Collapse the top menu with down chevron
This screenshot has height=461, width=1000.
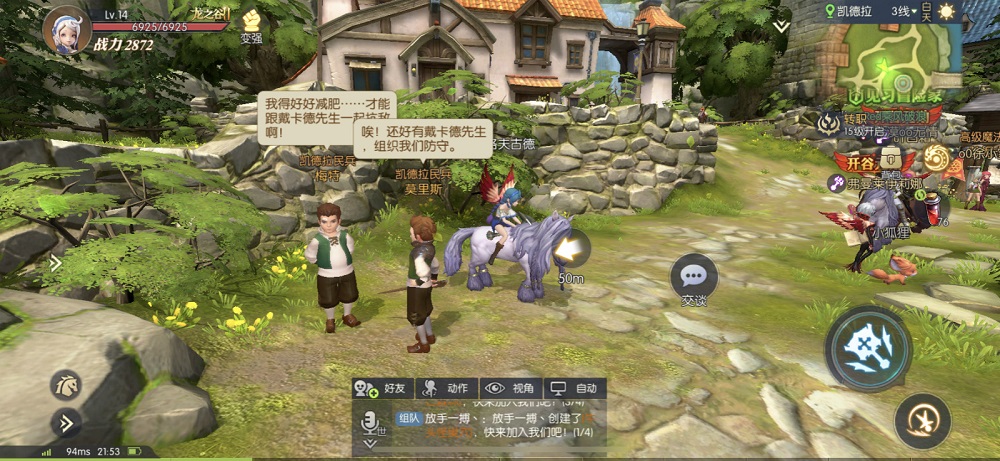click(781, 27)
